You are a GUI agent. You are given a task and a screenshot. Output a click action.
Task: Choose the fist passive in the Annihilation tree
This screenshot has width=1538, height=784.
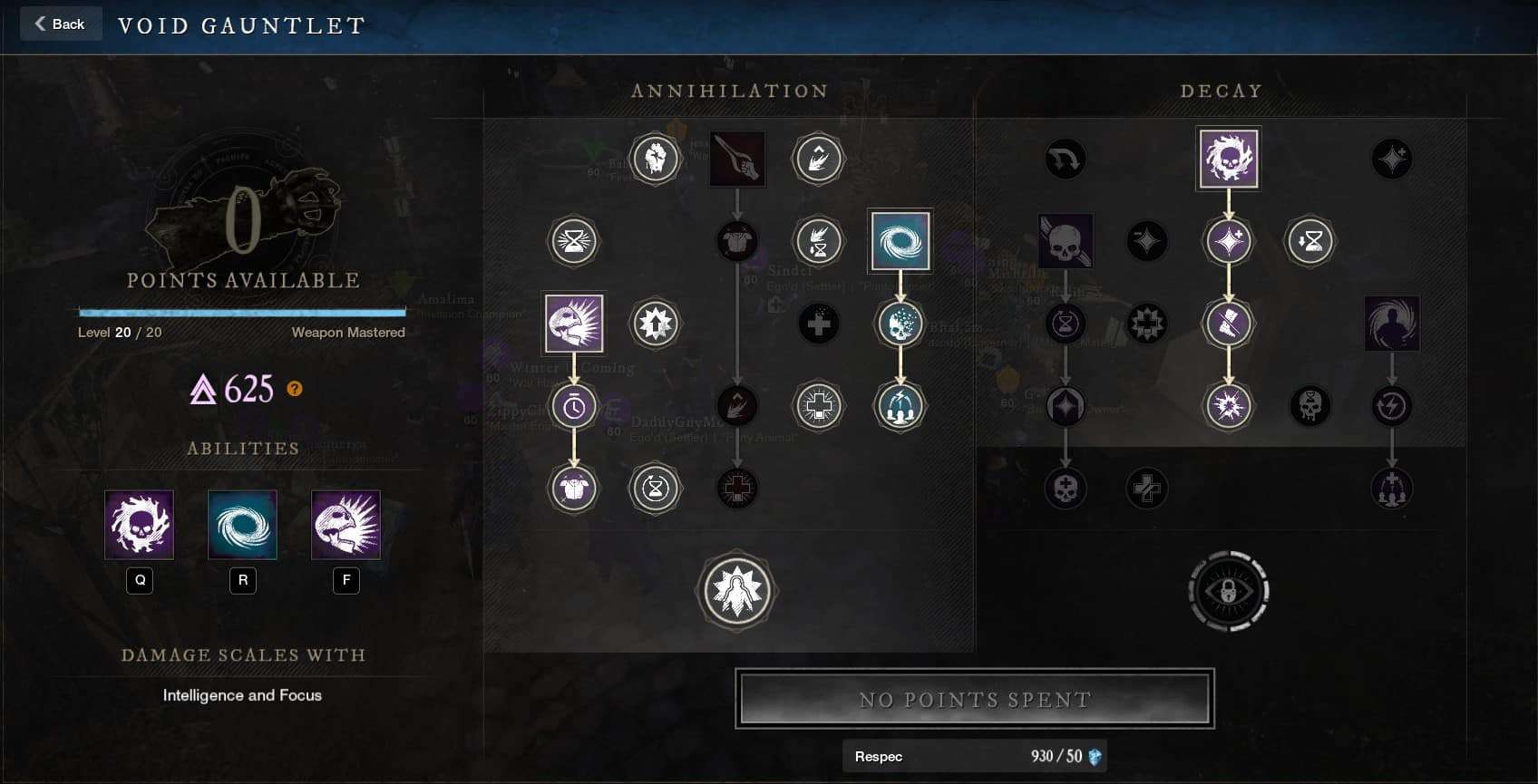(x=655, y=159)
